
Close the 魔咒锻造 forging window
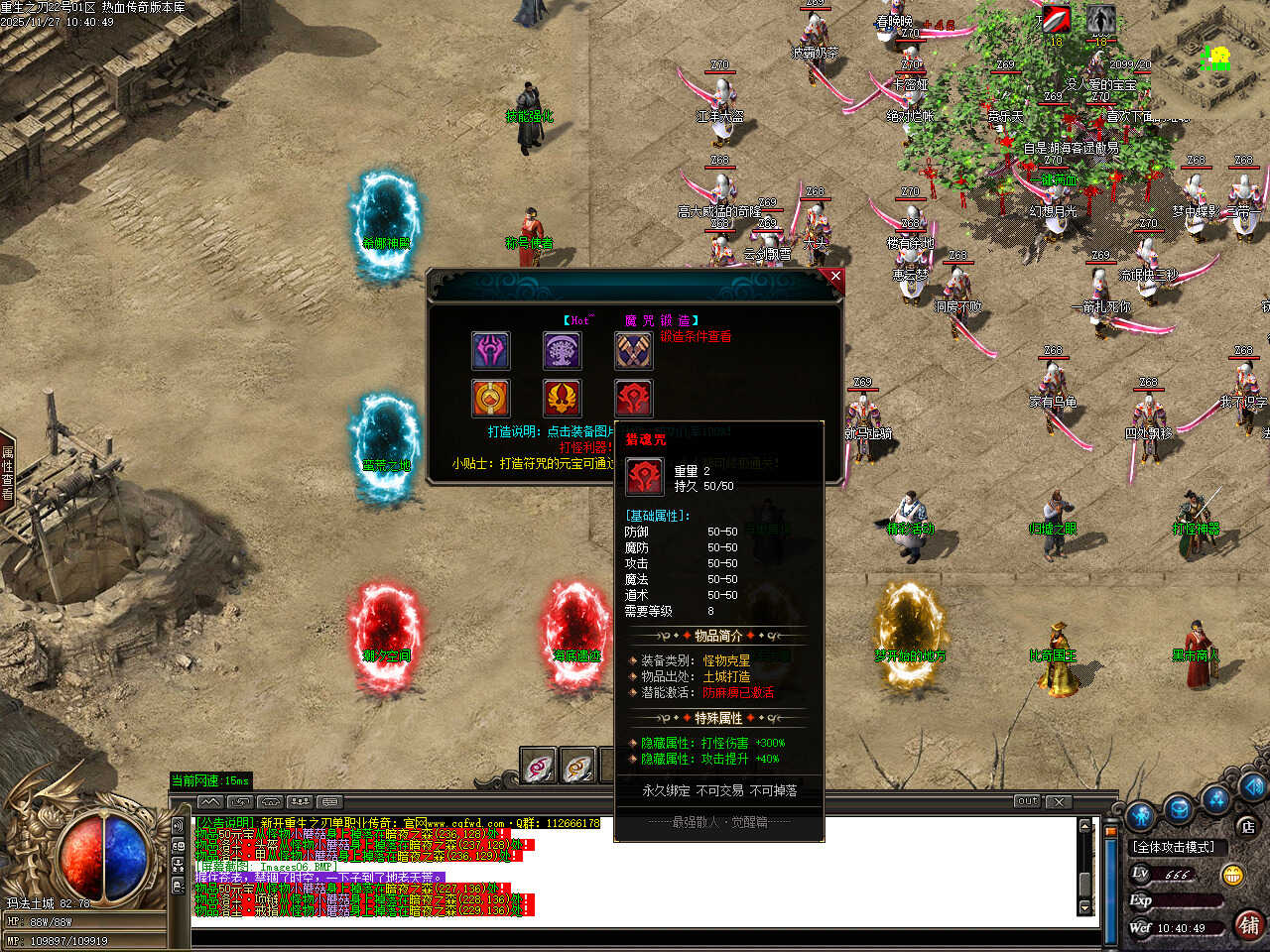point(835,278)
